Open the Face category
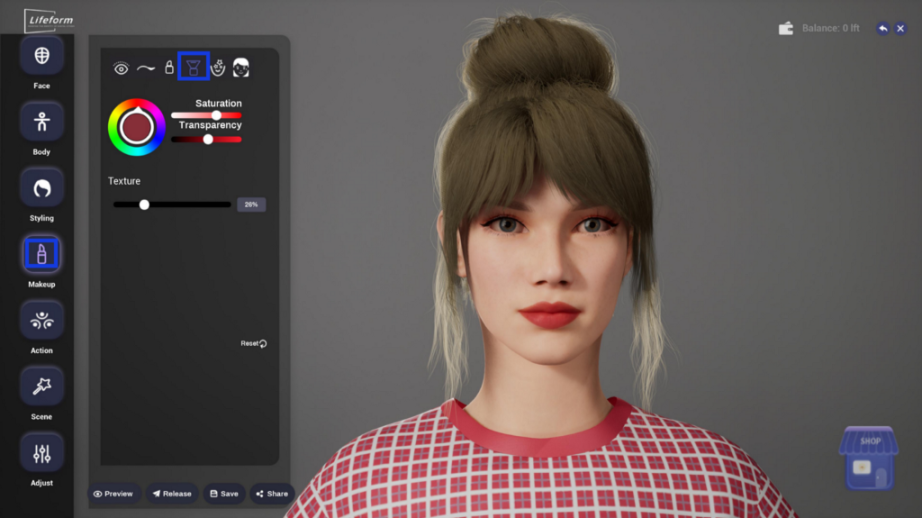Image resolution: width=922 pixels, height=518 pixels. click(x=41, y=56)
